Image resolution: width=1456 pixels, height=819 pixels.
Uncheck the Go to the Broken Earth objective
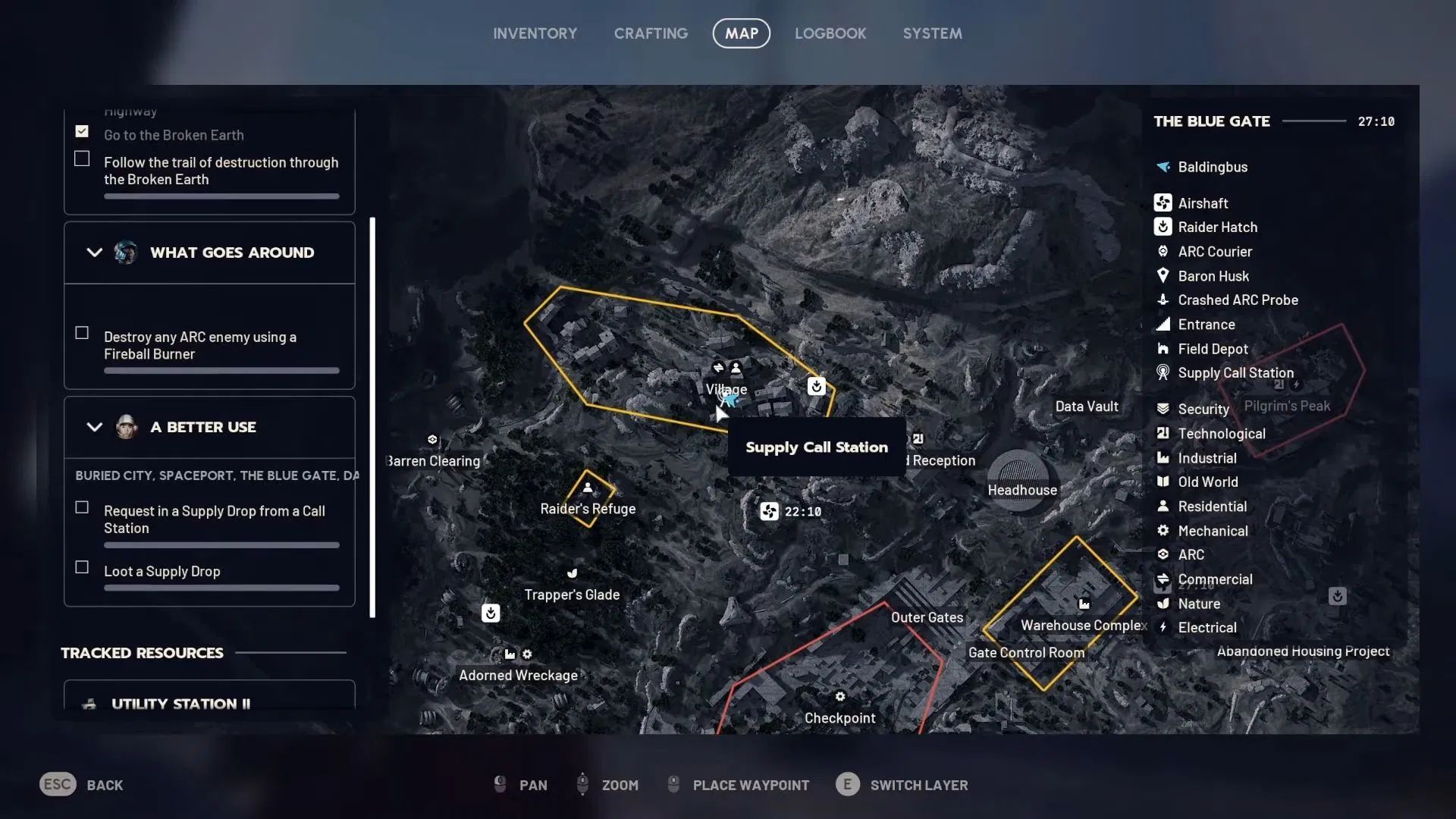81,130
